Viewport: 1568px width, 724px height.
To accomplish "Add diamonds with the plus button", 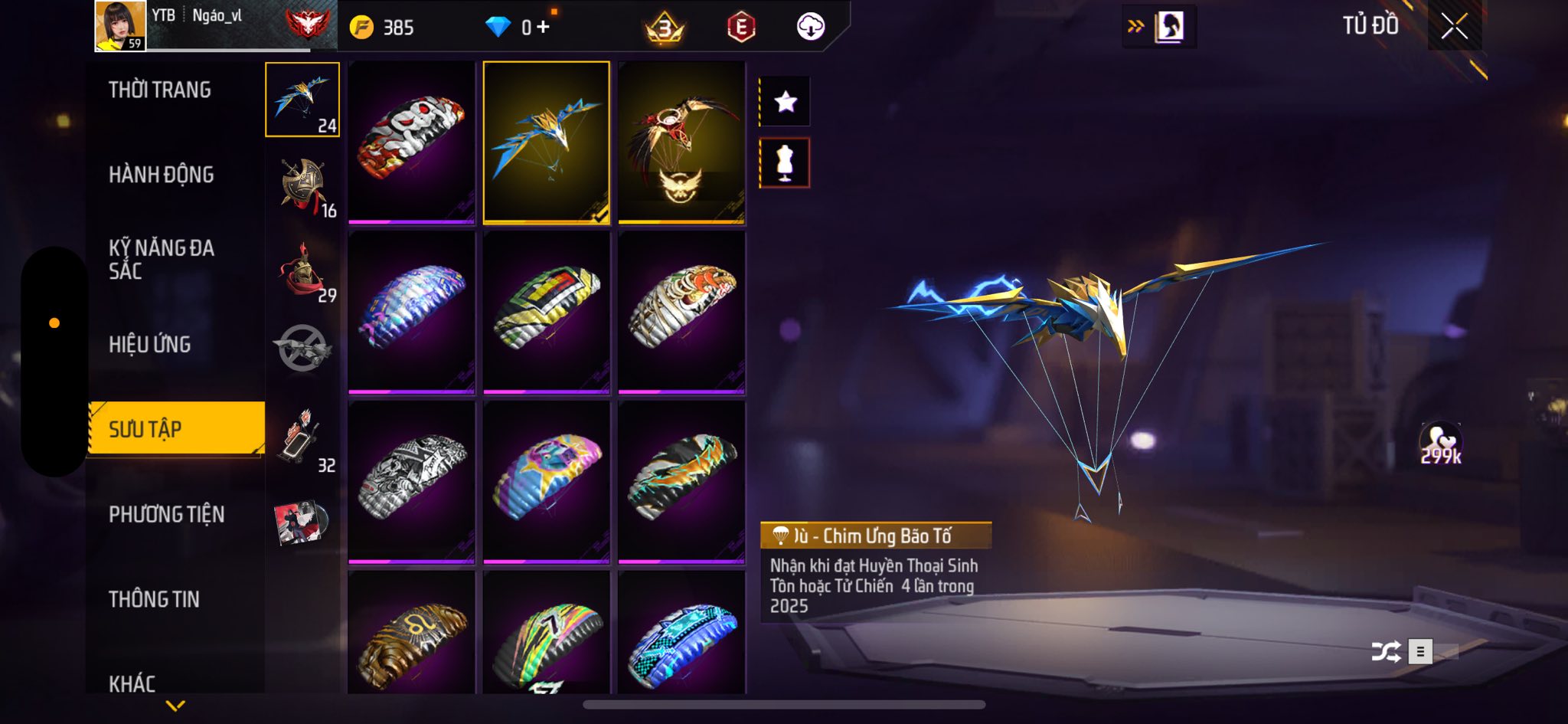I will tap(543, 28).
